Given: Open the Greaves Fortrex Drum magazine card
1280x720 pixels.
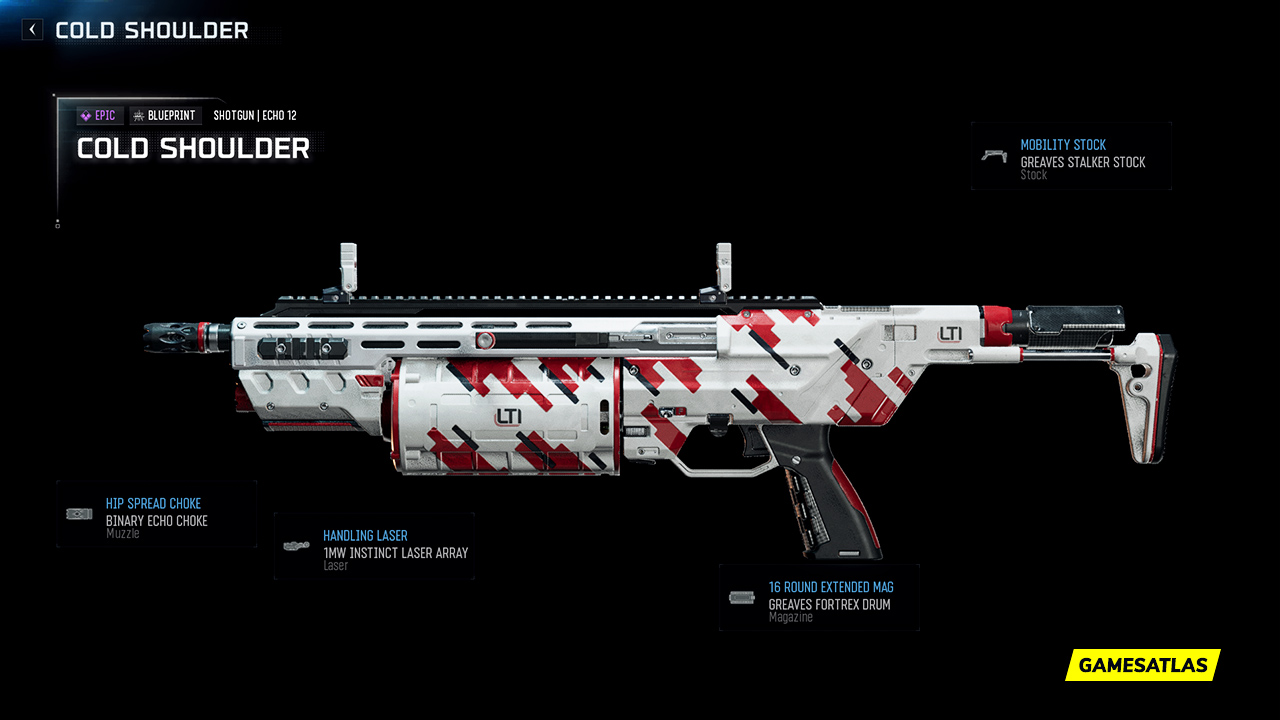Looking at the screenshot, I should pos(818,597).
